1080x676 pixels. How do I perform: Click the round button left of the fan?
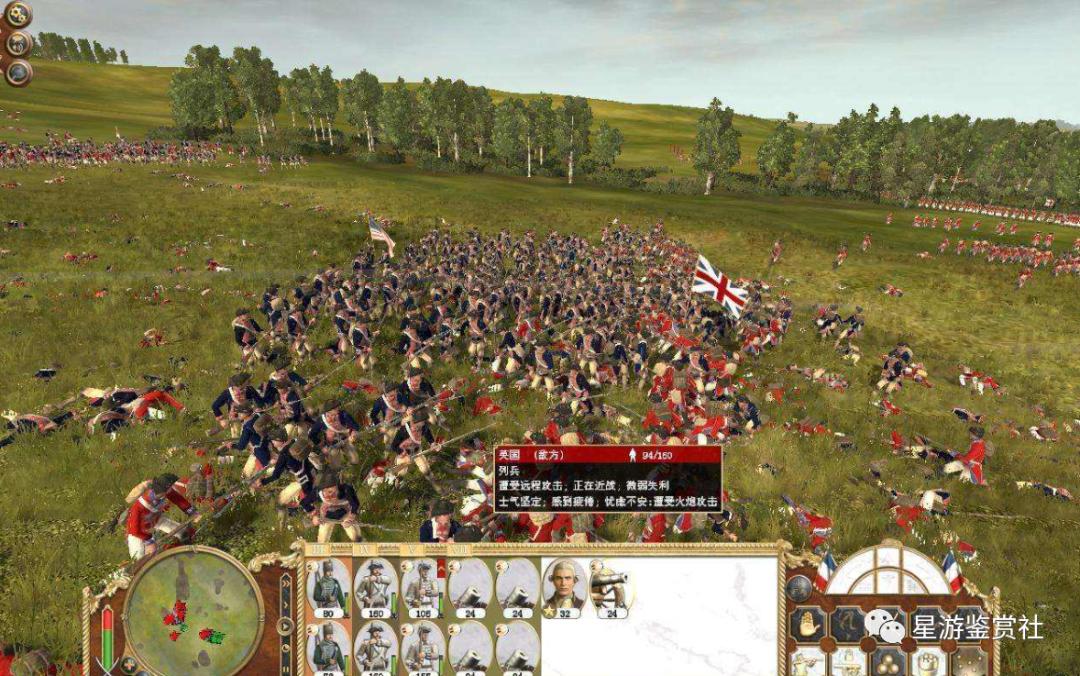pos(798,589)
